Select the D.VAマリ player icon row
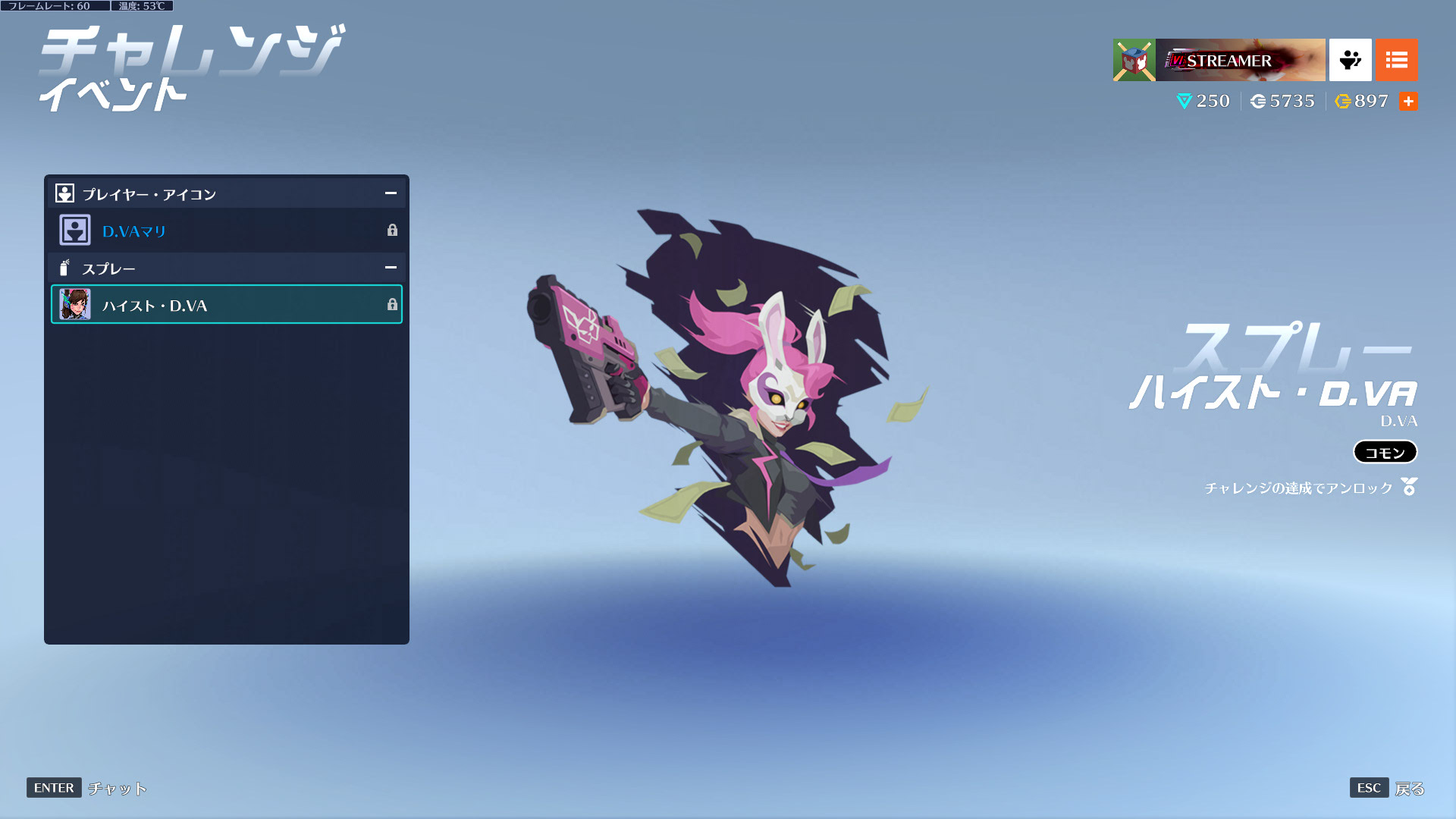1456x819 pixels. (226, 231)
